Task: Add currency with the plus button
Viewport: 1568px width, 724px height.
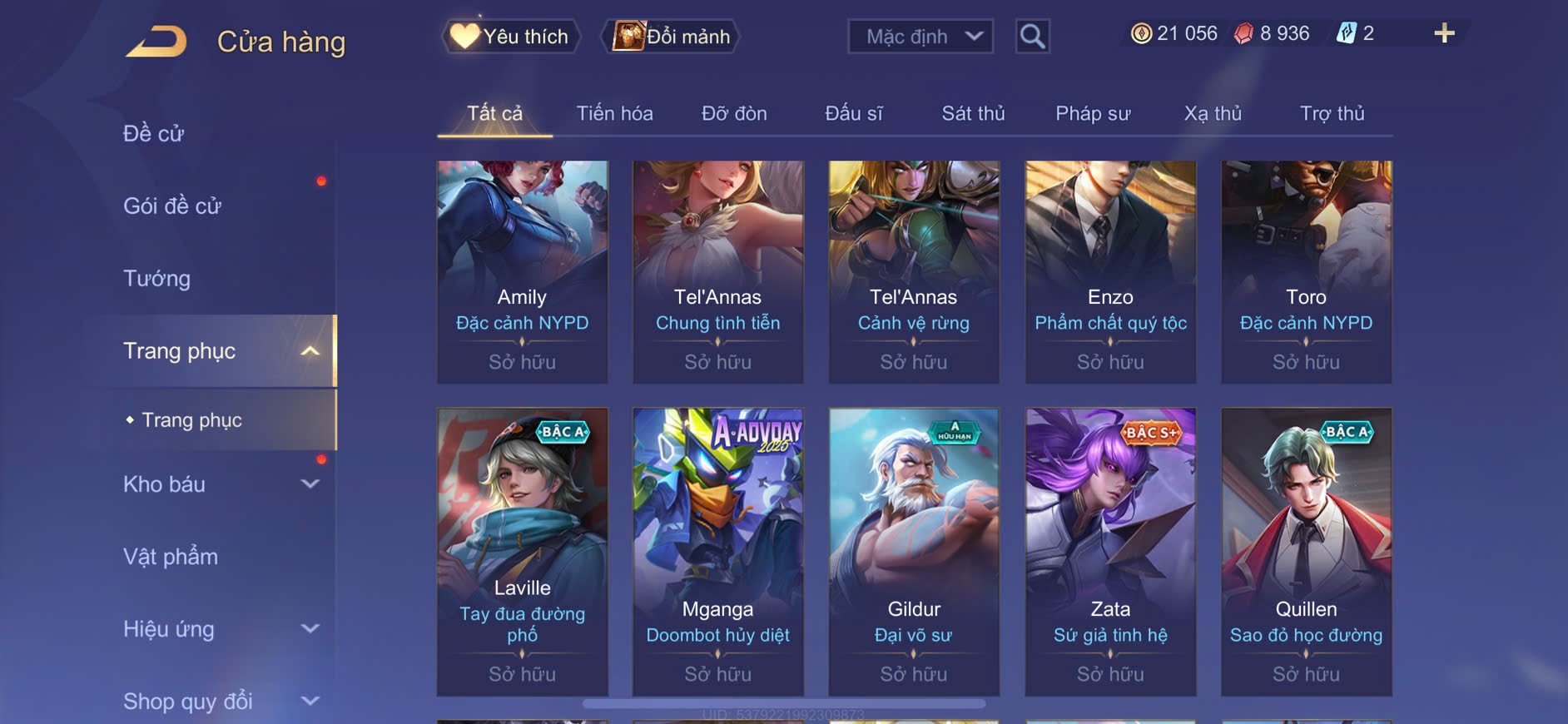Action: (x=1444, y=33)
